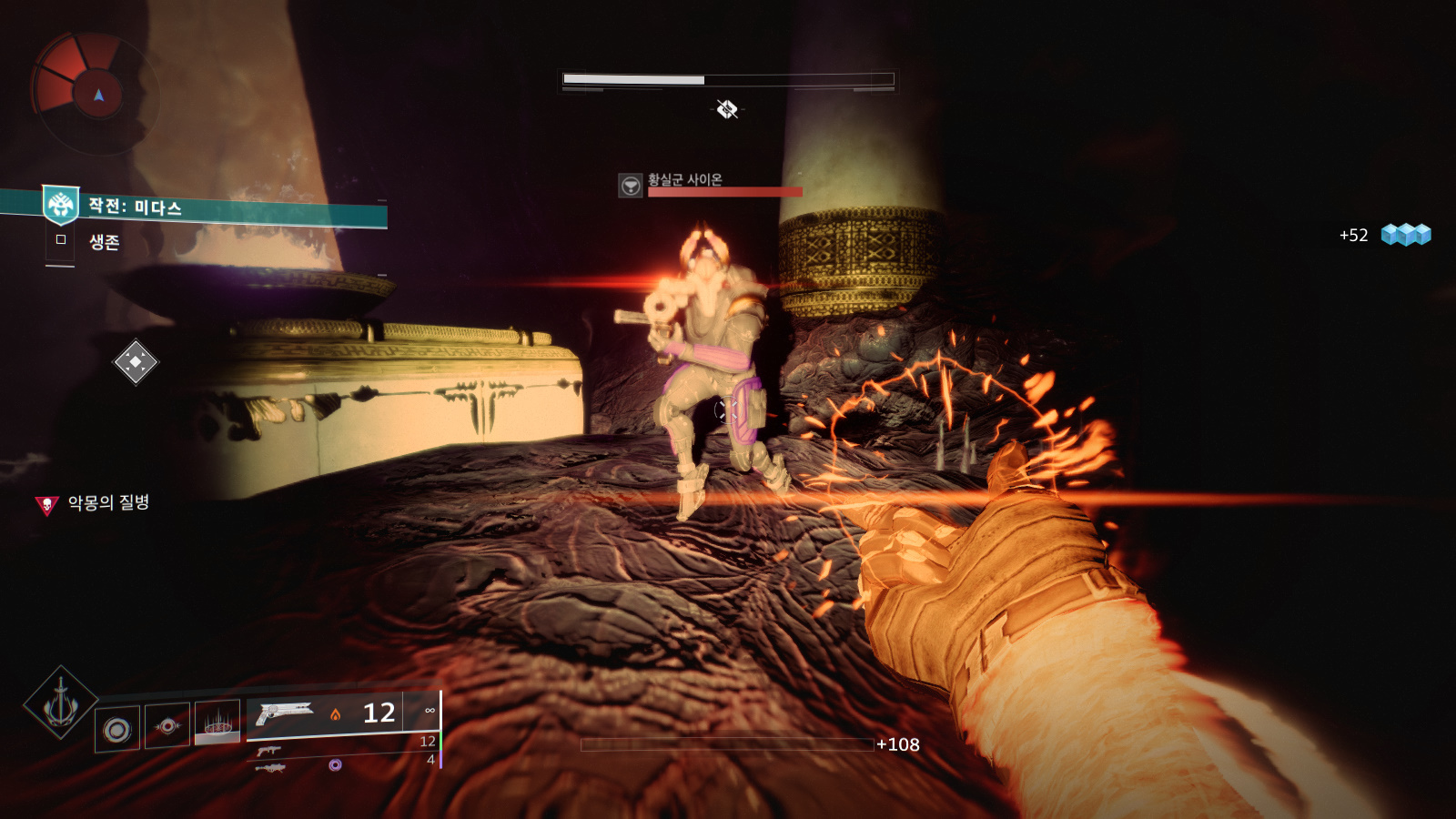Click the blue glimmer cubes icon

pyautogui.click(x=1405, y=235)
